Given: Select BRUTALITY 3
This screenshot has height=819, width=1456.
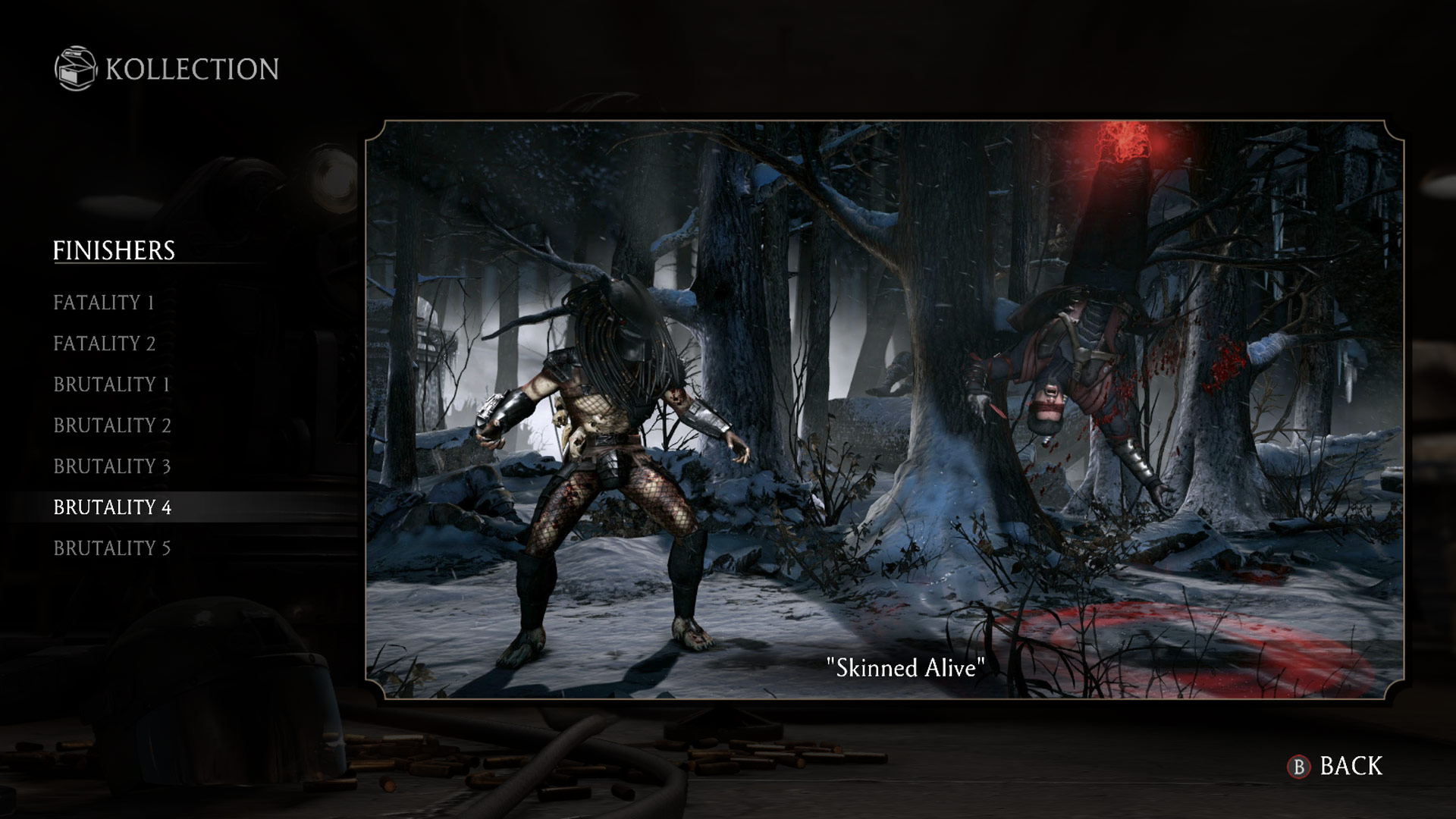Looking at the screenshot, I should (x=111, y=466).
